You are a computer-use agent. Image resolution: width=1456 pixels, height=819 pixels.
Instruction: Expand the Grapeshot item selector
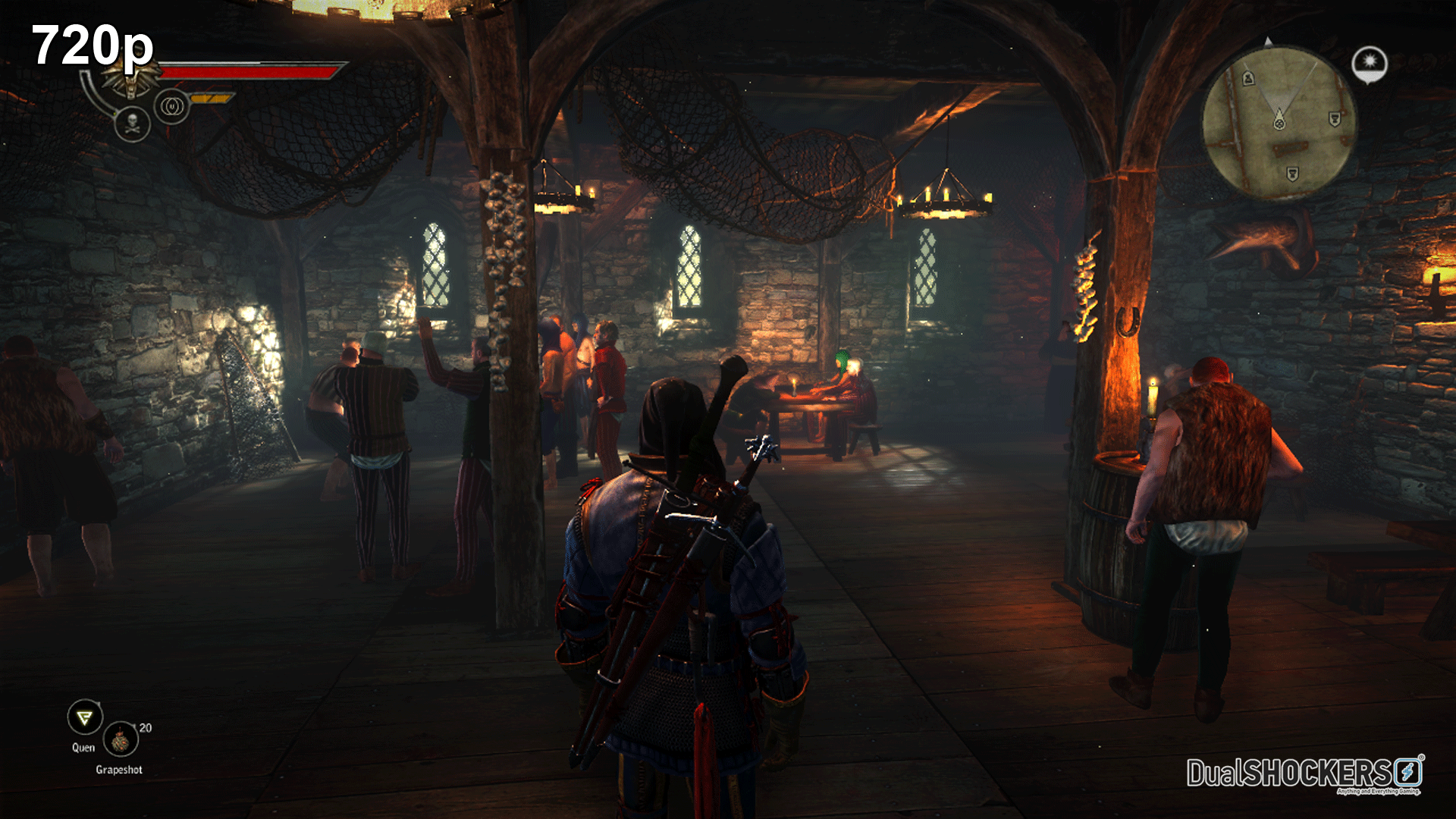point(121,740)
